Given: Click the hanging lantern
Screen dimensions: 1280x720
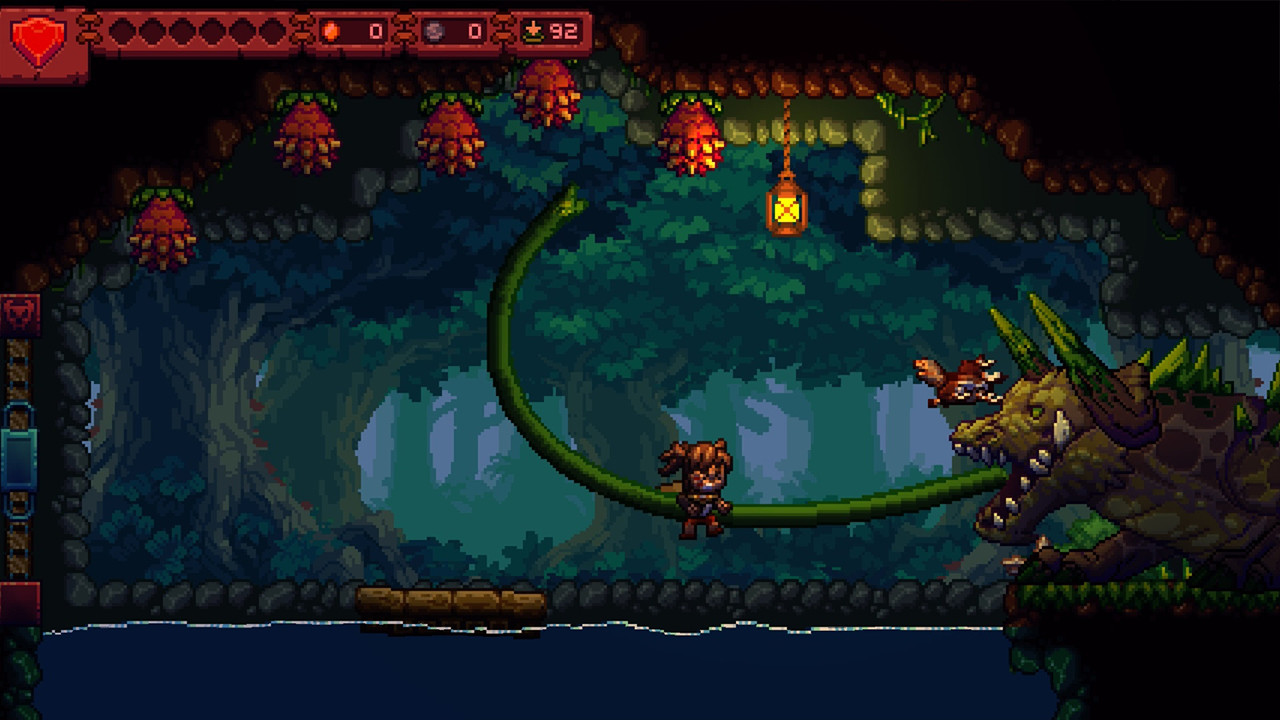Looking at the screenshot, I should click(787, 211).
